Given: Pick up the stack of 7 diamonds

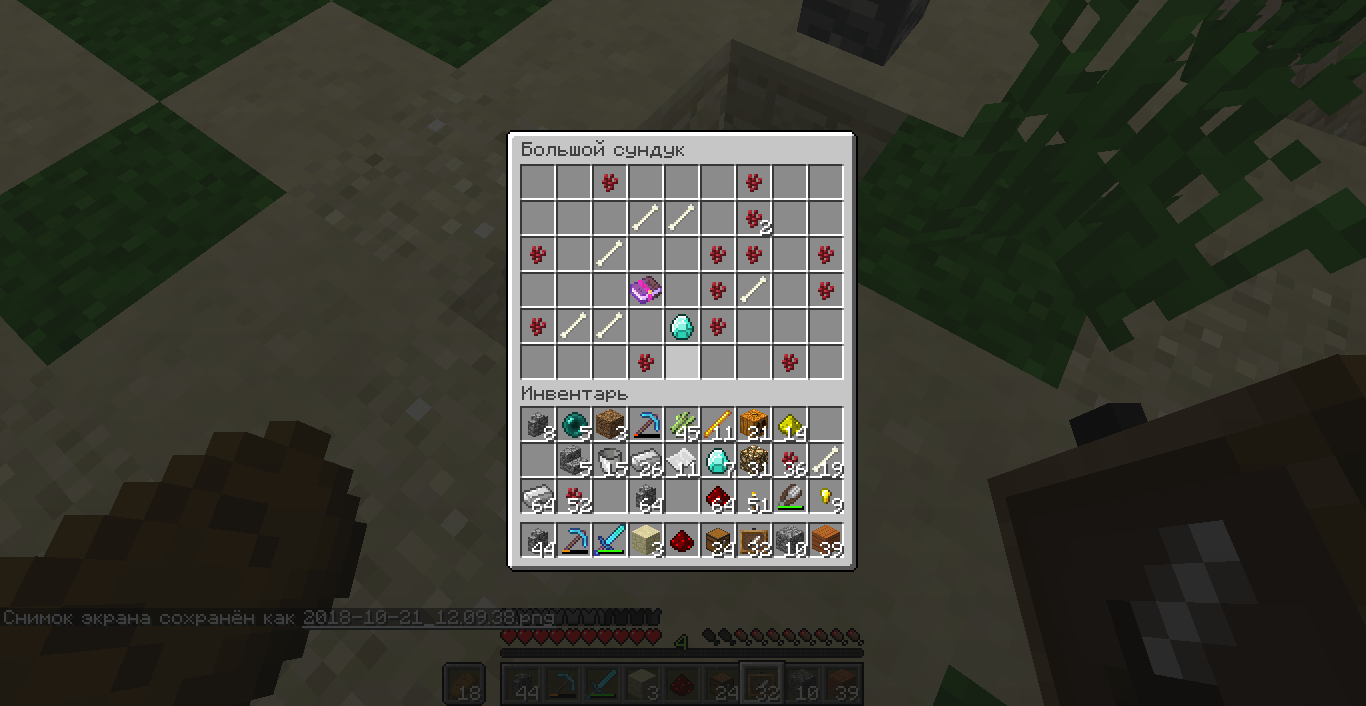Looking at the screenshot, I should 718,462.
